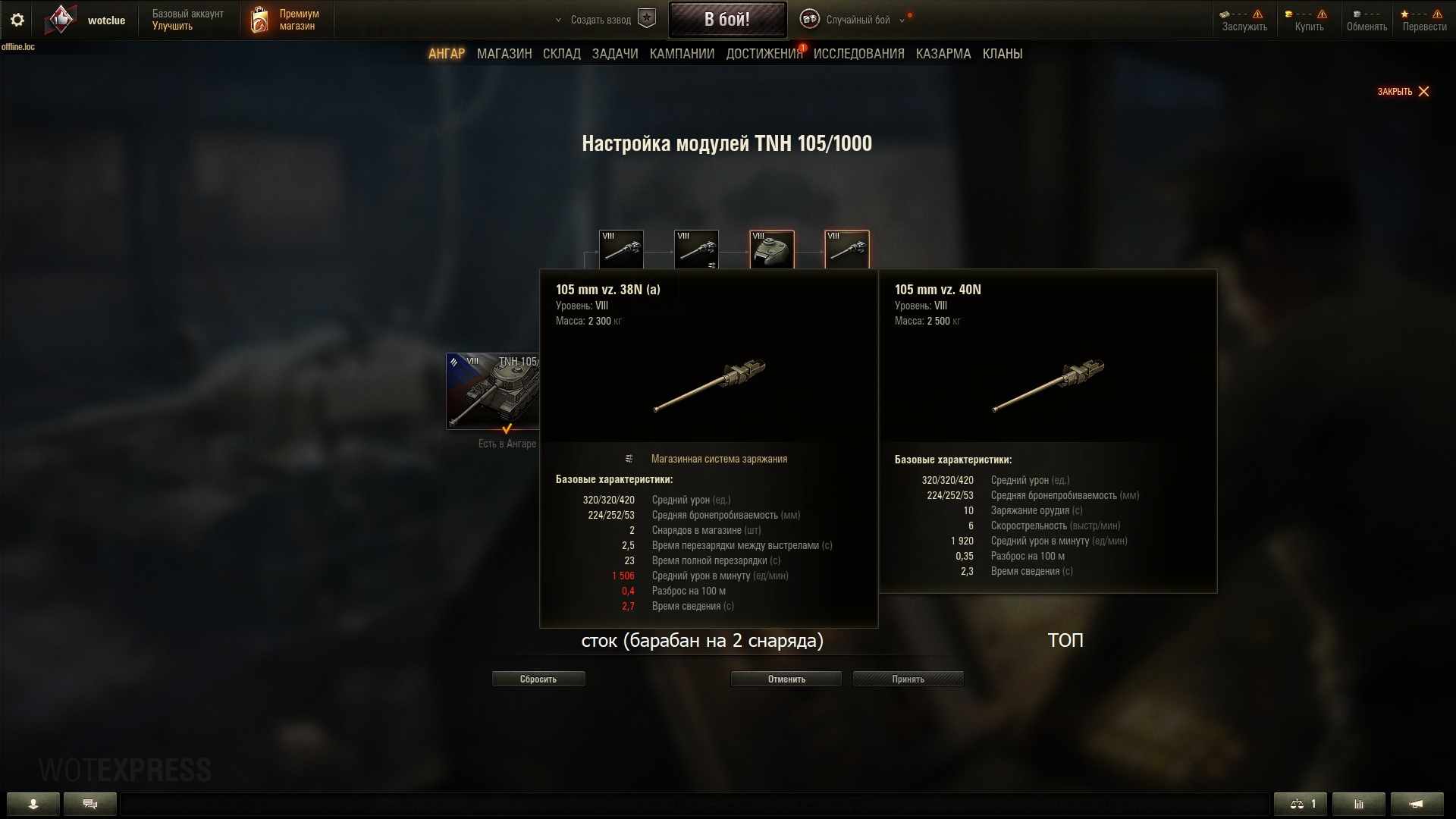This screenshot has height=819, width=1456.
Task: Close the module setup with ЗАКРЫТЬ
Action: (1403, 92)
